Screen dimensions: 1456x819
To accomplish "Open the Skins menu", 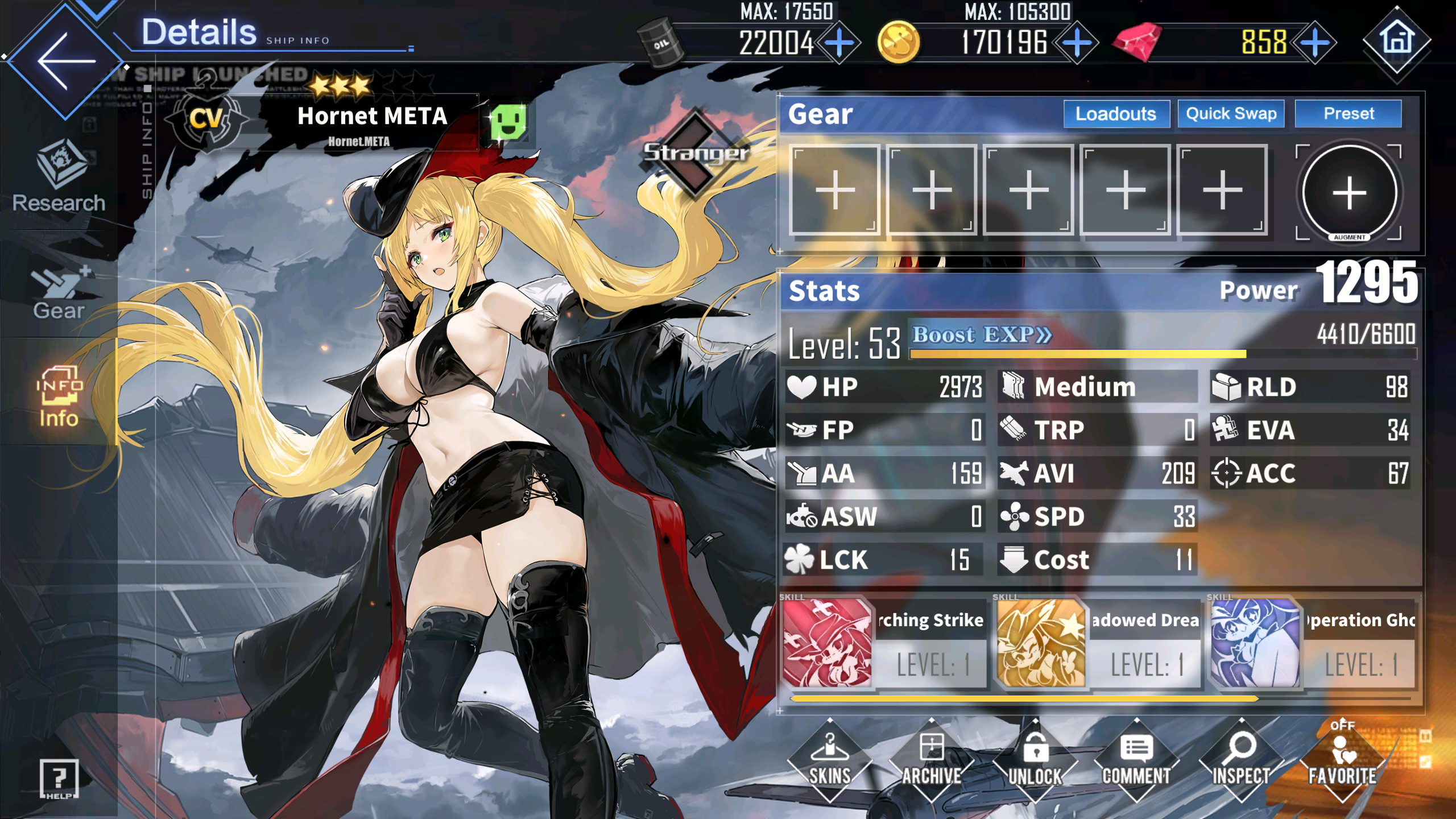I will click(829, 760).
